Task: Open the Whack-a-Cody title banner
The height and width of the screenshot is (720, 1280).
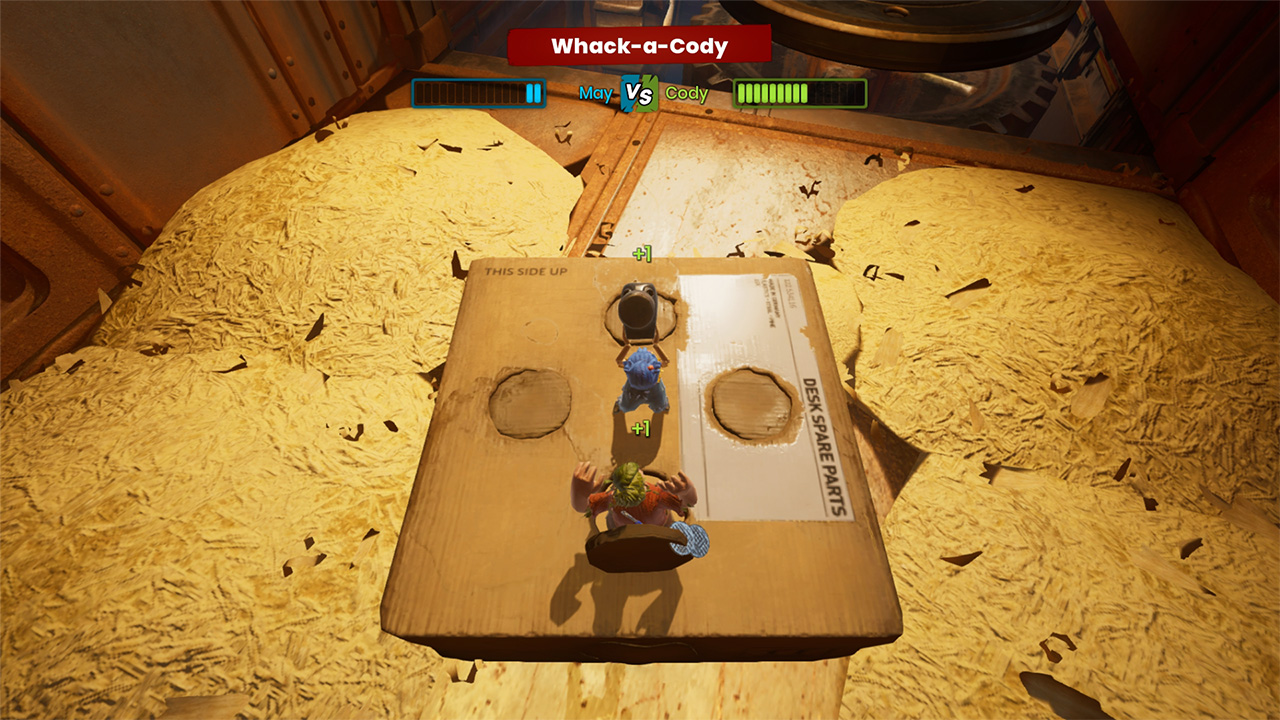Action: (x=639, y=45)
